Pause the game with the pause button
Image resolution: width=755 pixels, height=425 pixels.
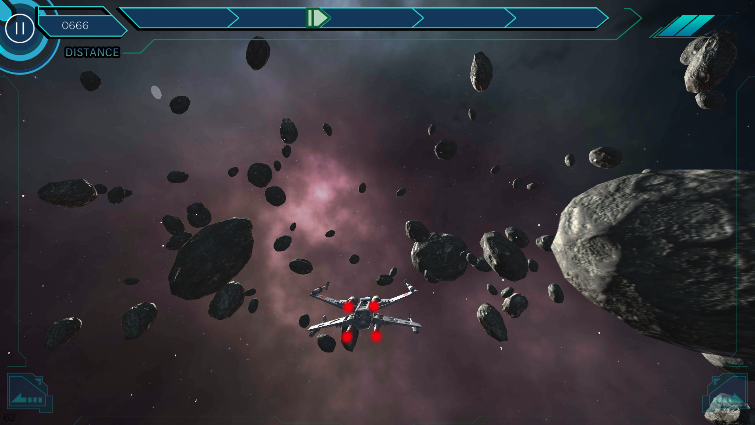tap(20, 27)
